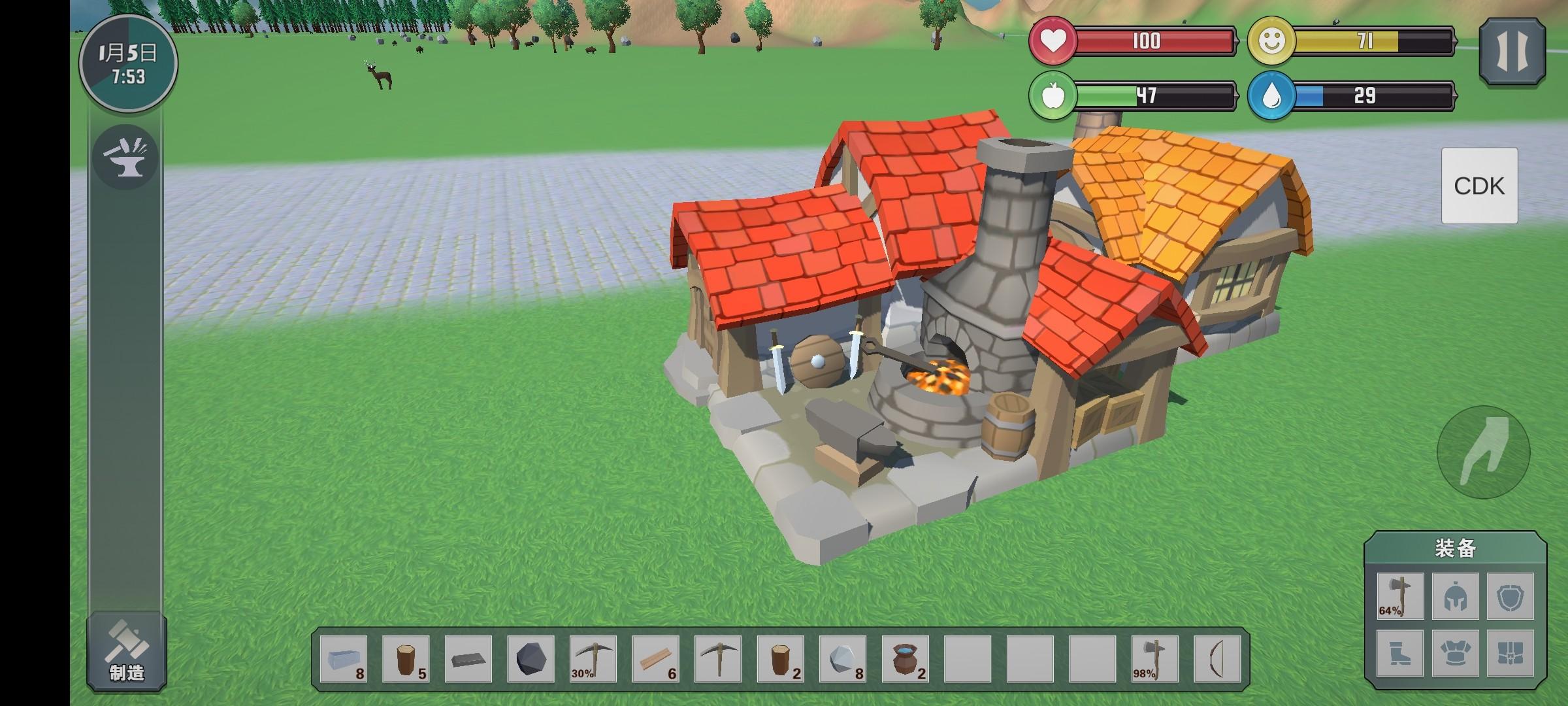The width and height of the screenshot is (1568, 706).
Task: Select the hotbar slot with 5 wood logs
Action: [x=406, y=659]
